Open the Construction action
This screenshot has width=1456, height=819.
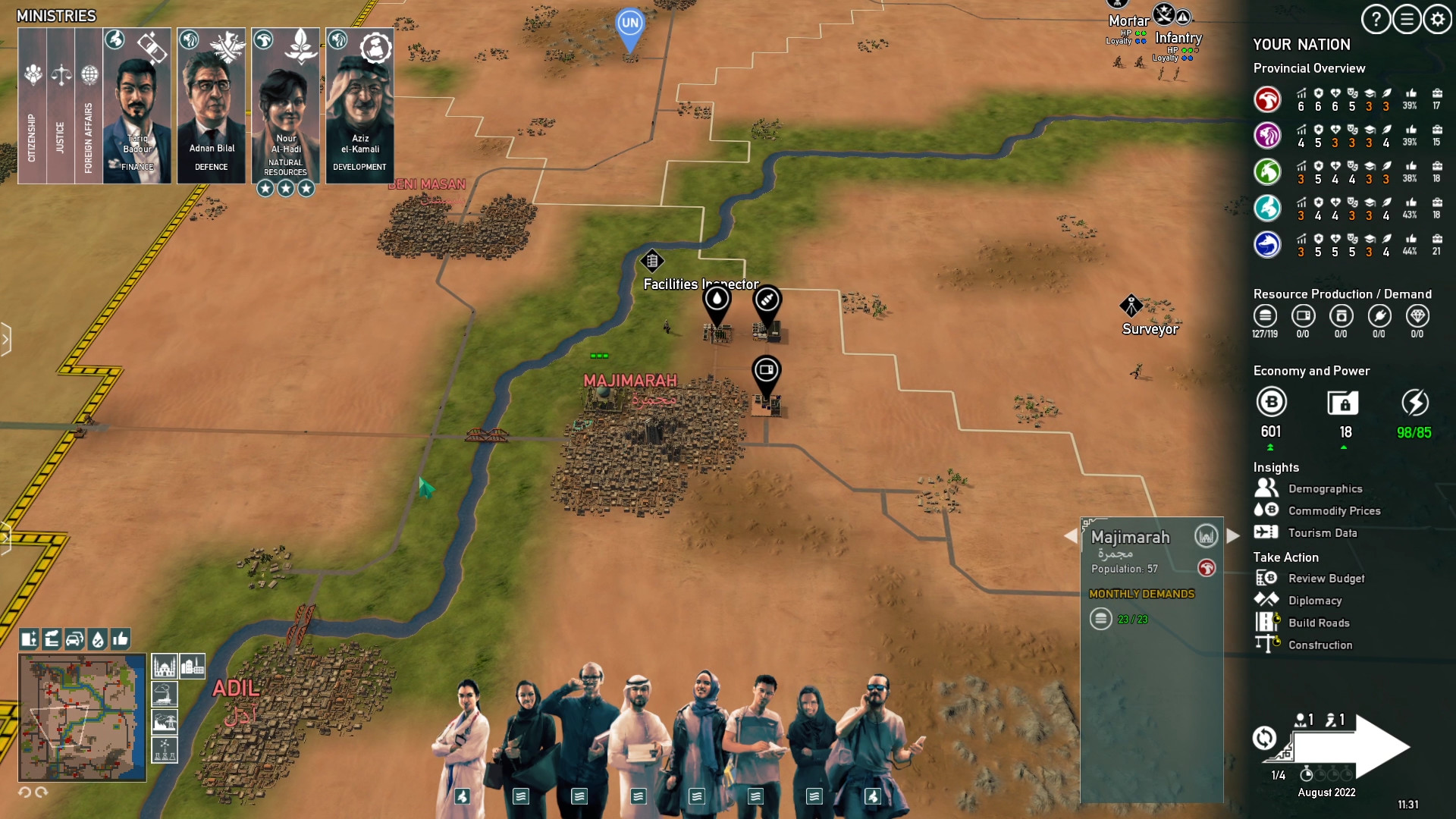[1319, 645]
